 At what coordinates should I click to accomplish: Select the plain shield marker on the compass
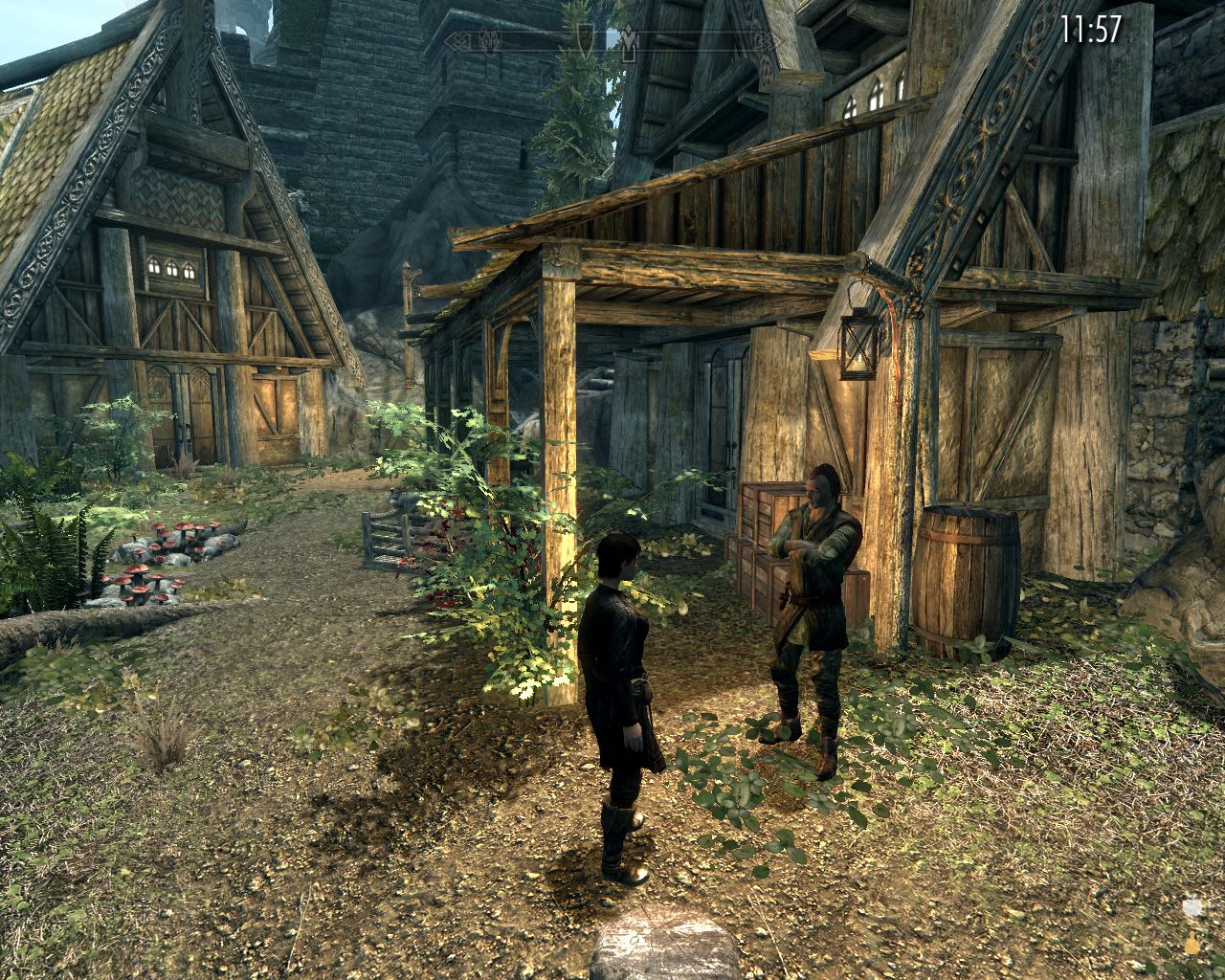point(585,38)
